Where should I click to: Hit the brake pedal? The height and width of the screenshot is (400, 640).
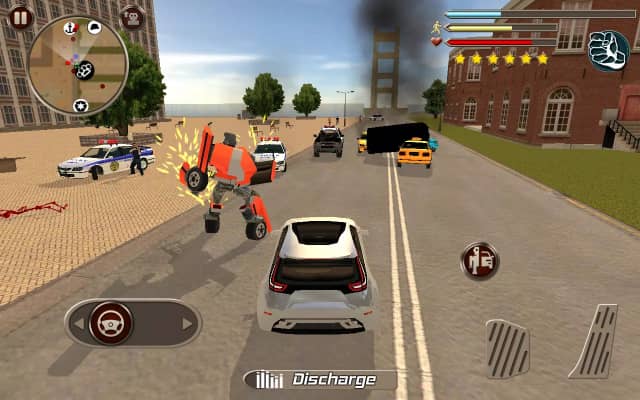[508, 347]
